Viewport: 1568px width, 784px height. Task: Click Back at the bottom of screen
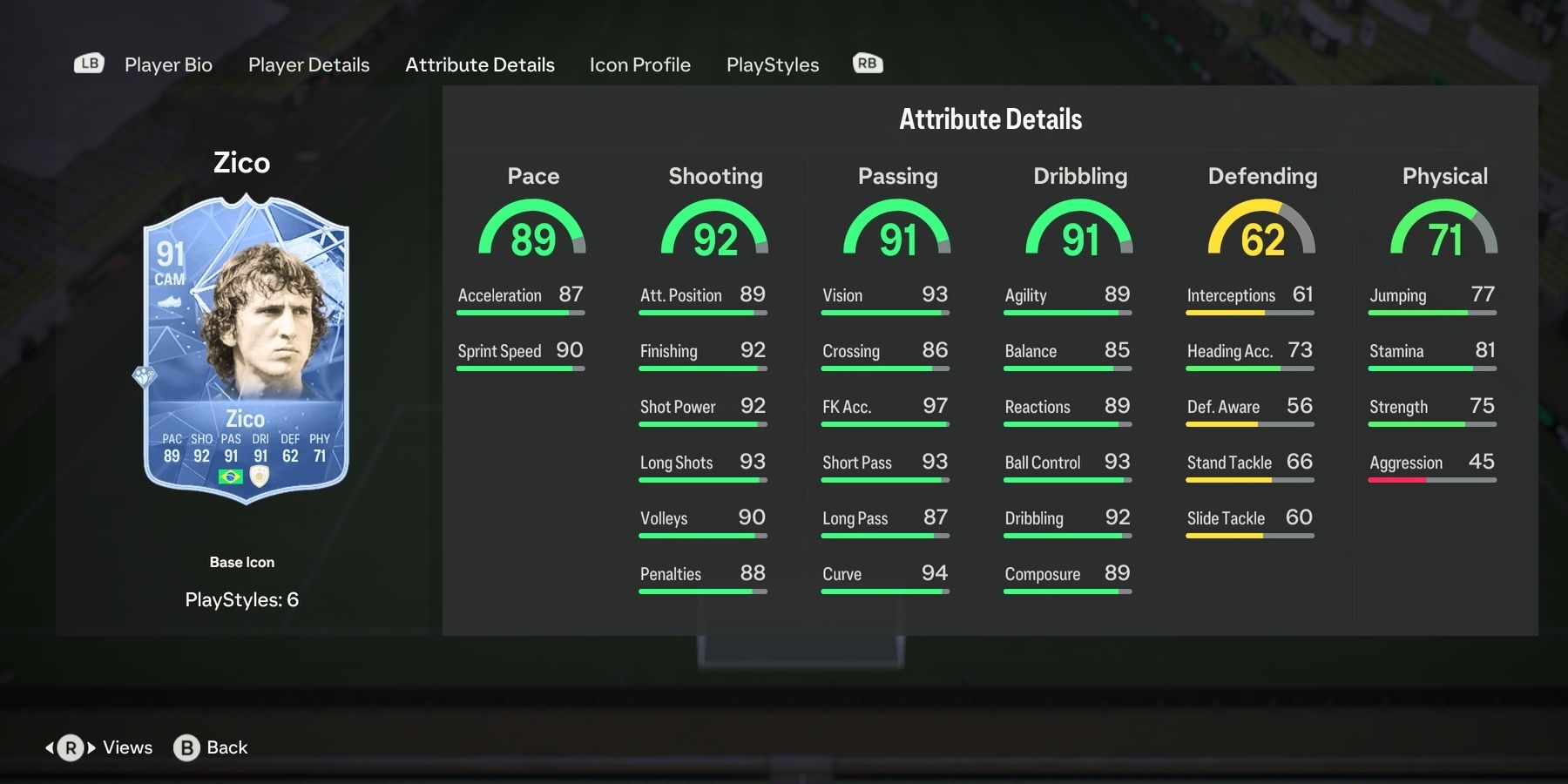[x=226, y=747]
